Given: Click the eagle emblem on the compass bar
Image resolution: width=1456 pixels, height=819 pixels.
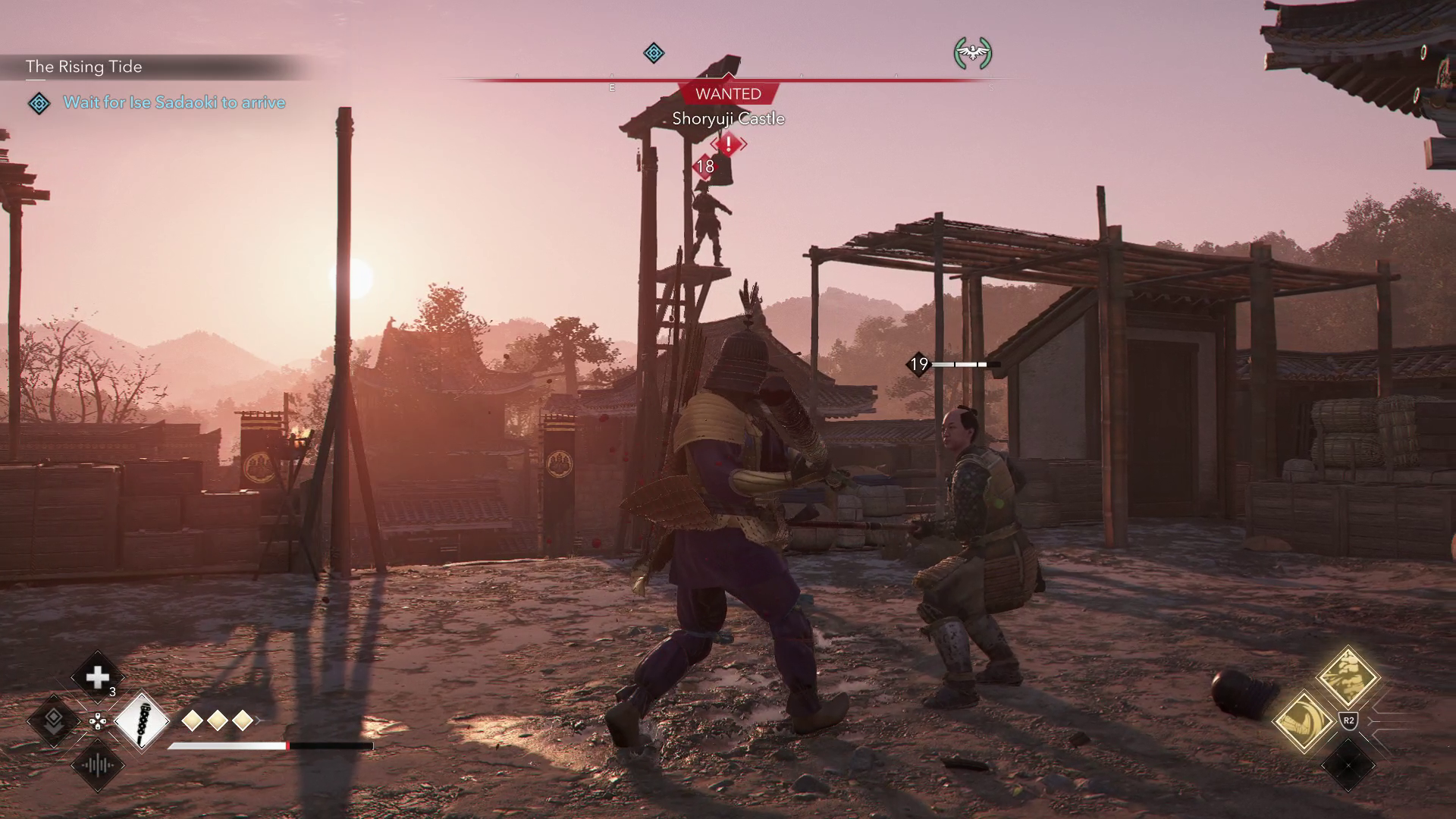Looking at the screenshot, I should point(974,53).
